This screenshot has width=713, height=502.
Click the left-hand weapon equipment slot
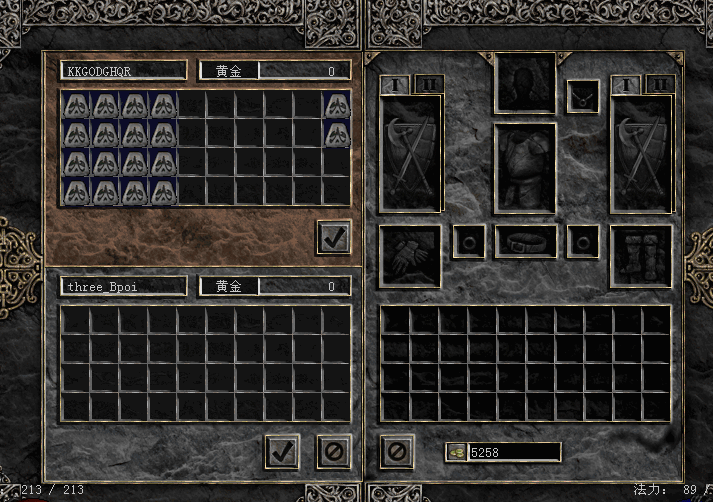click(410, 154)
